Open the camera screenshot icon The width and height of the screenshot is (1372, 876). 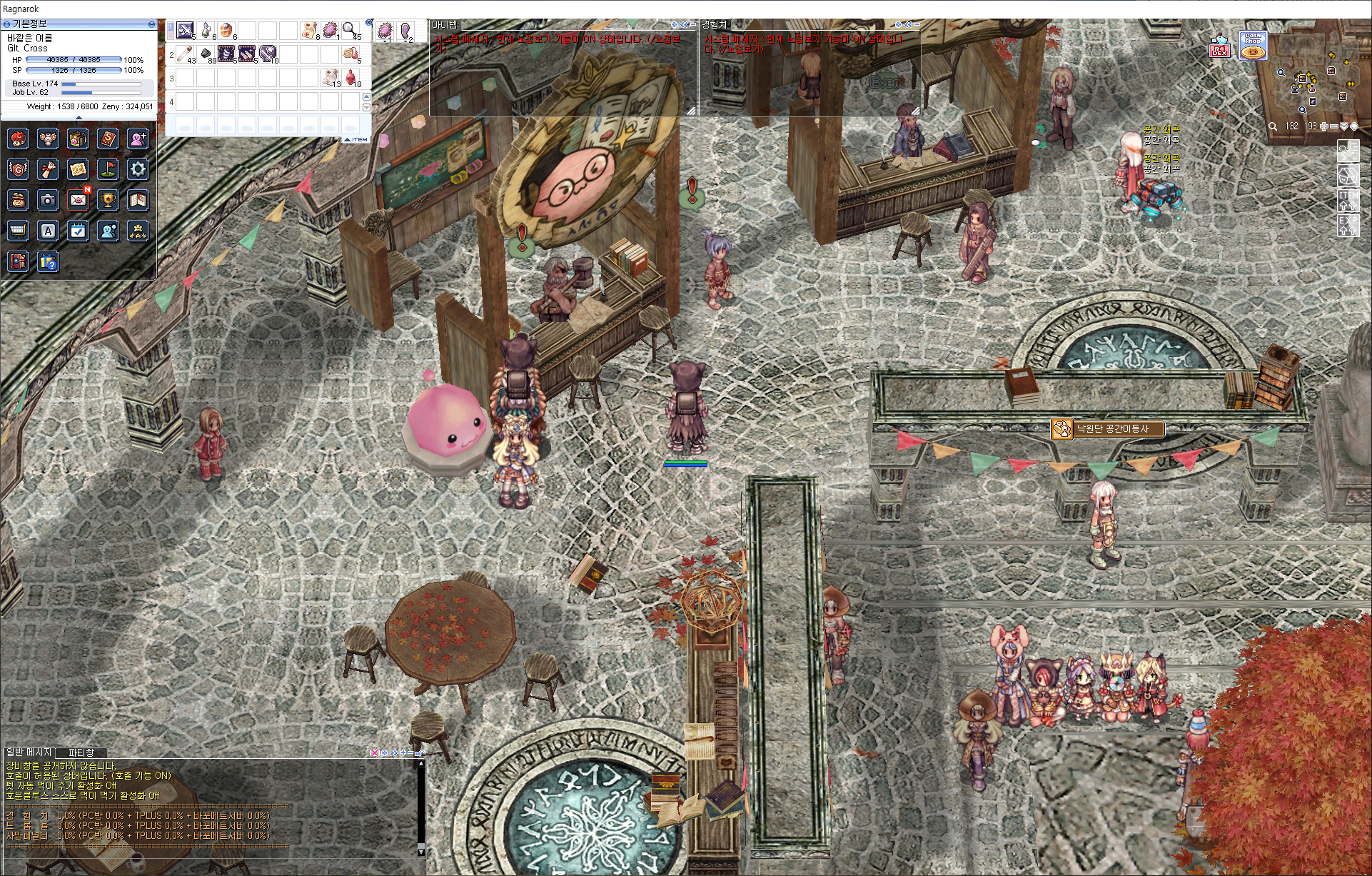pos(48,200)
